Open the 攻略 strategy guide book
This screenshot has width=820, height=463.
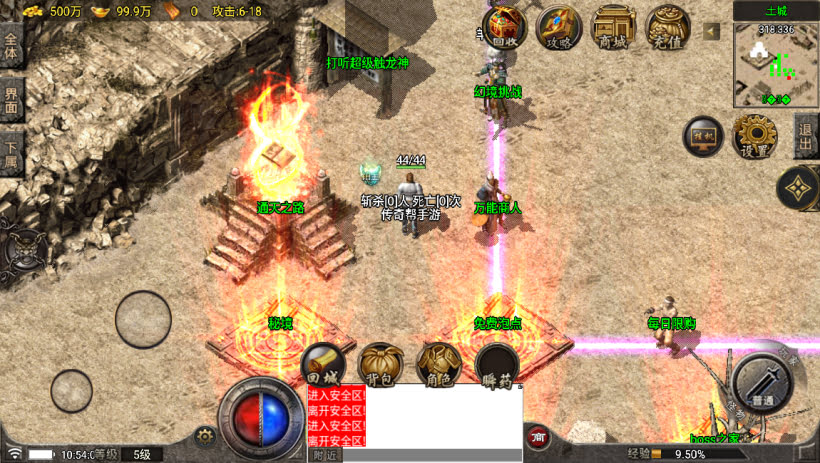tap(558, 27)
